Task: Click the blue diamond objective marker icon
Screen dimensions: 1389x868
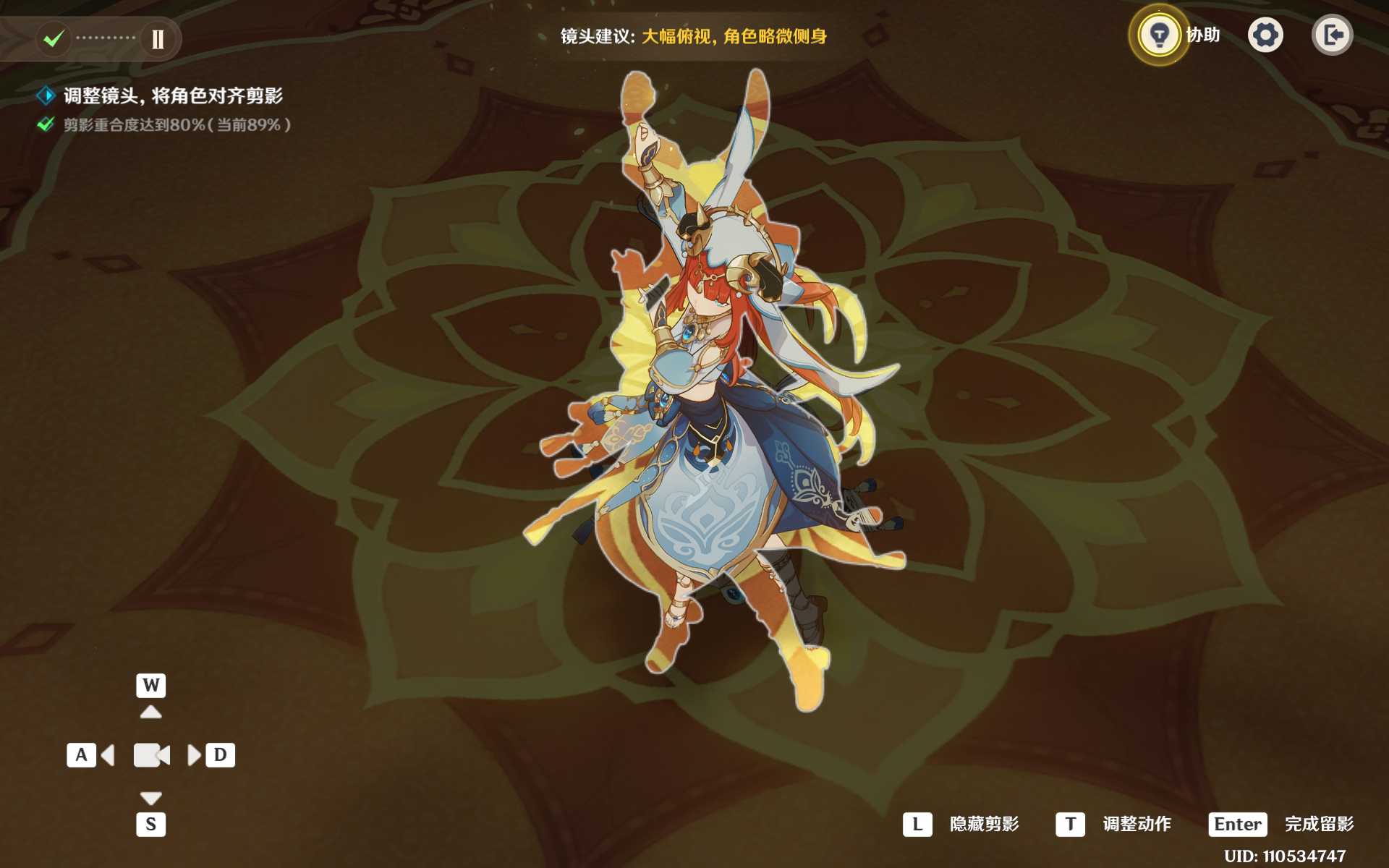Action: [x=46, y=95]
